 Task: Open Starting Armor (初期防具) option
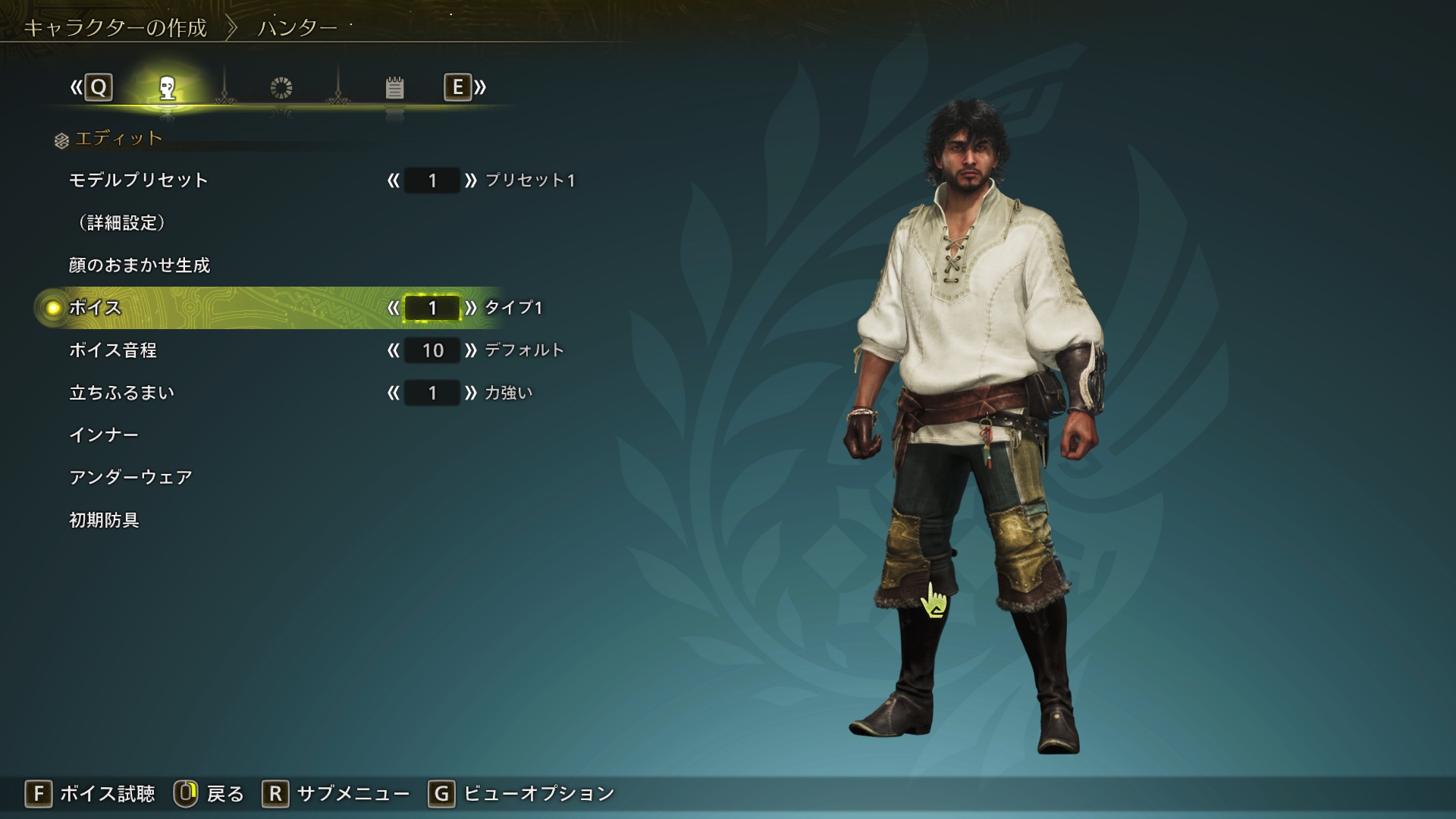pos(104,520)
